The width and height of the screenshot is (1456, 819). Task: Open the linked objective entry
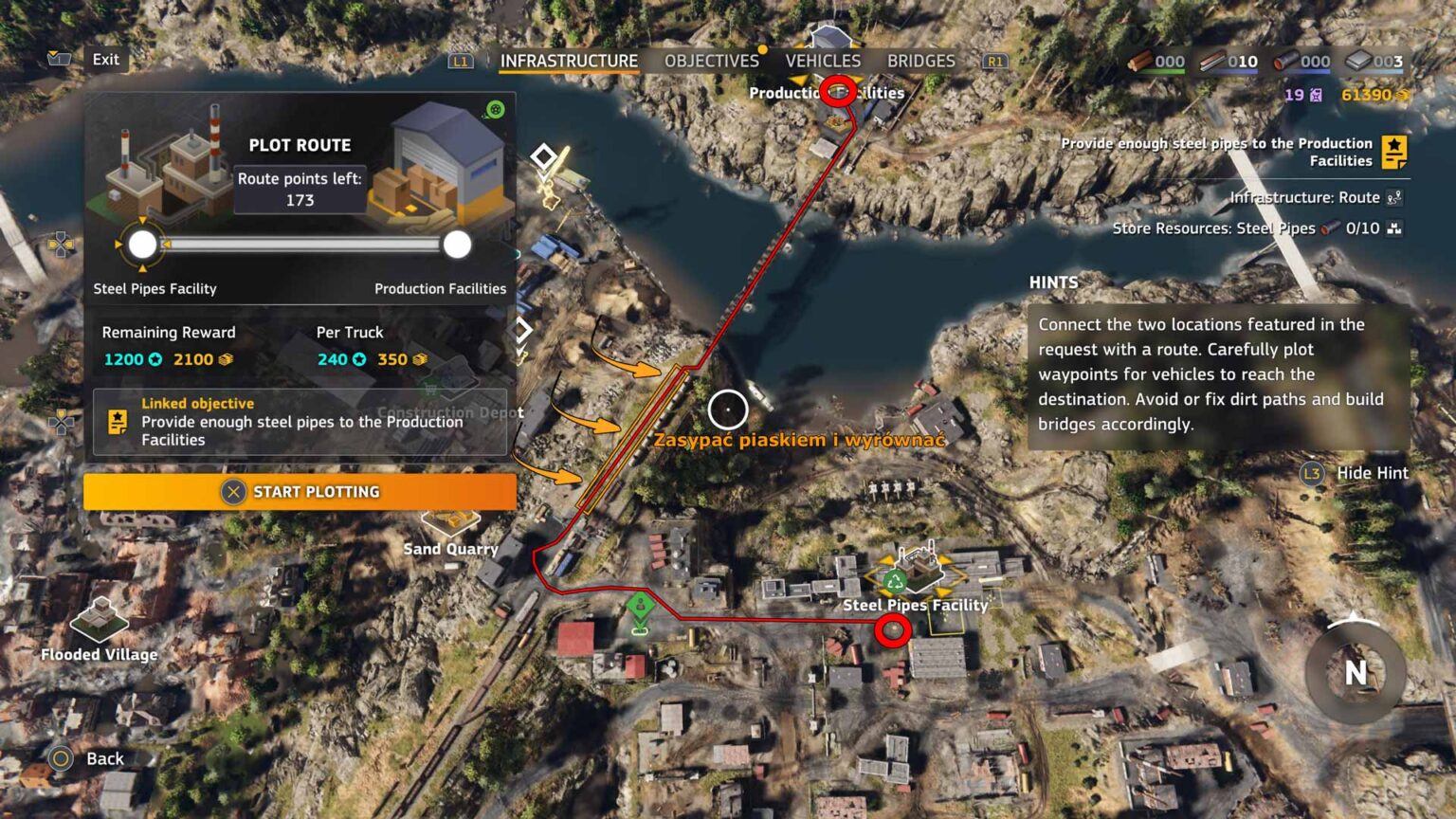pyautogui.click(x=300, y=422)
